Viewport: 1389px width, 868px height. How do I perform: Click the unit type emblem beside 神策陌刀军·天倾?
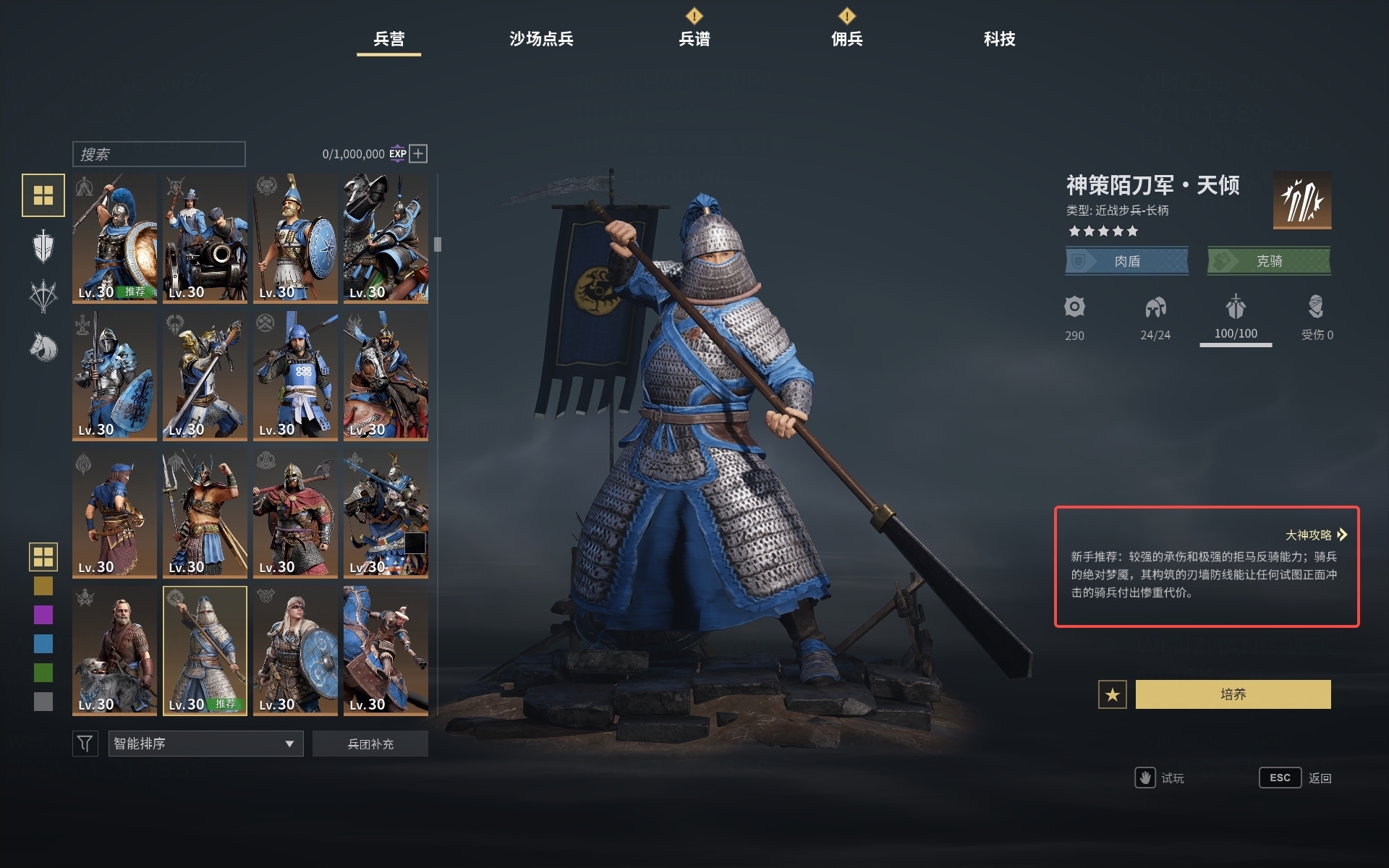click(1302, 200)
